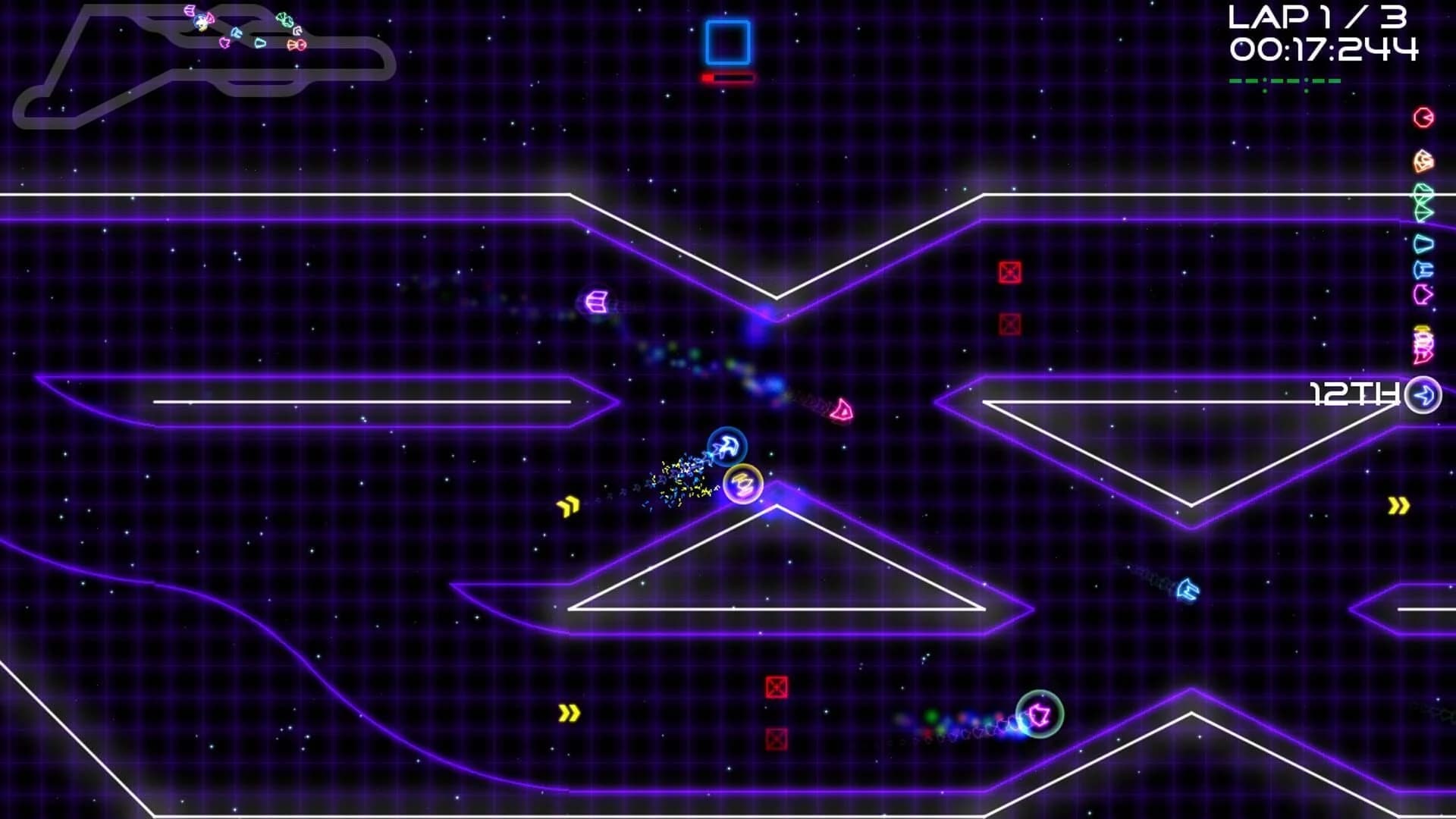Viewport: 1456px width, 819px height.
Task: Select the red ship icon atop the rankings sidebar
Action: [1424, 118]
